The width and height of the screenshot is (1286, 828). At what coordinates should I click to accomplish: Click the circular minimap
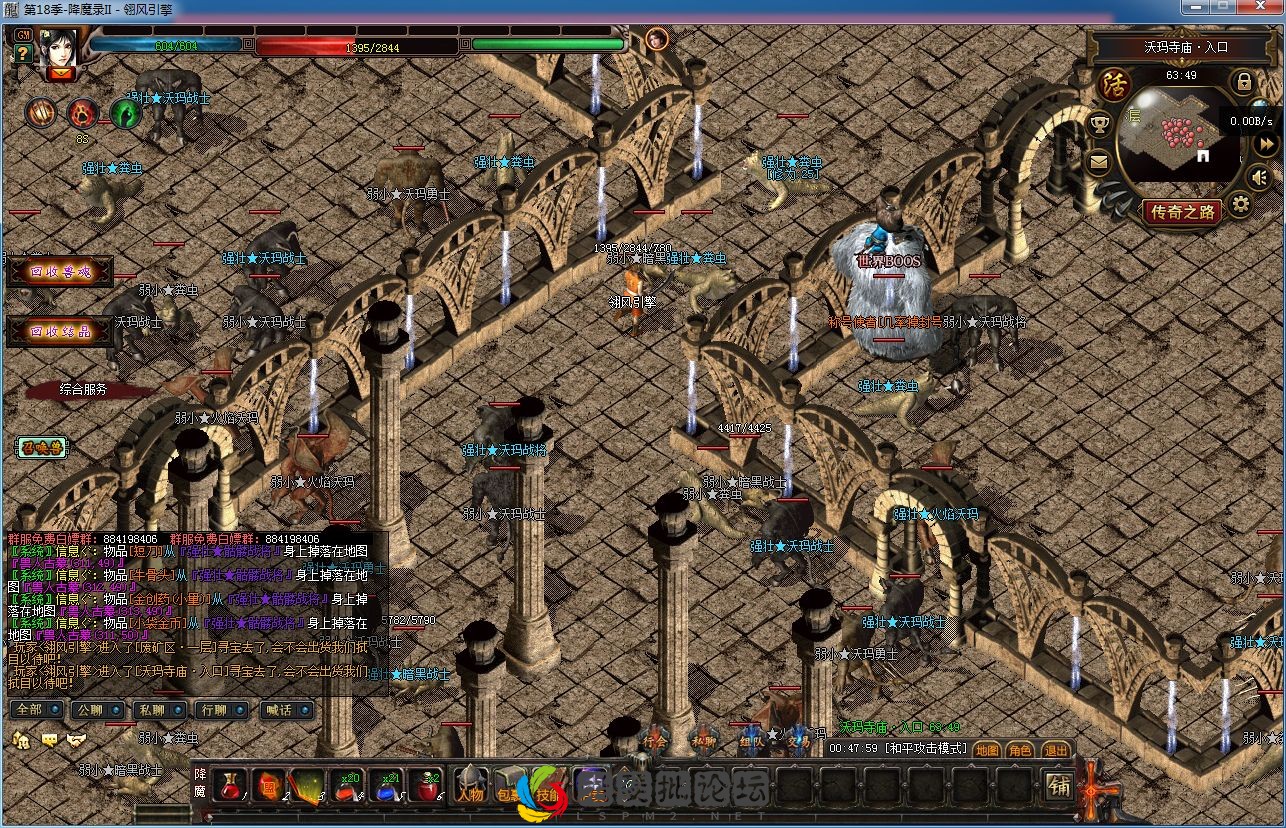coord(1175,133)
